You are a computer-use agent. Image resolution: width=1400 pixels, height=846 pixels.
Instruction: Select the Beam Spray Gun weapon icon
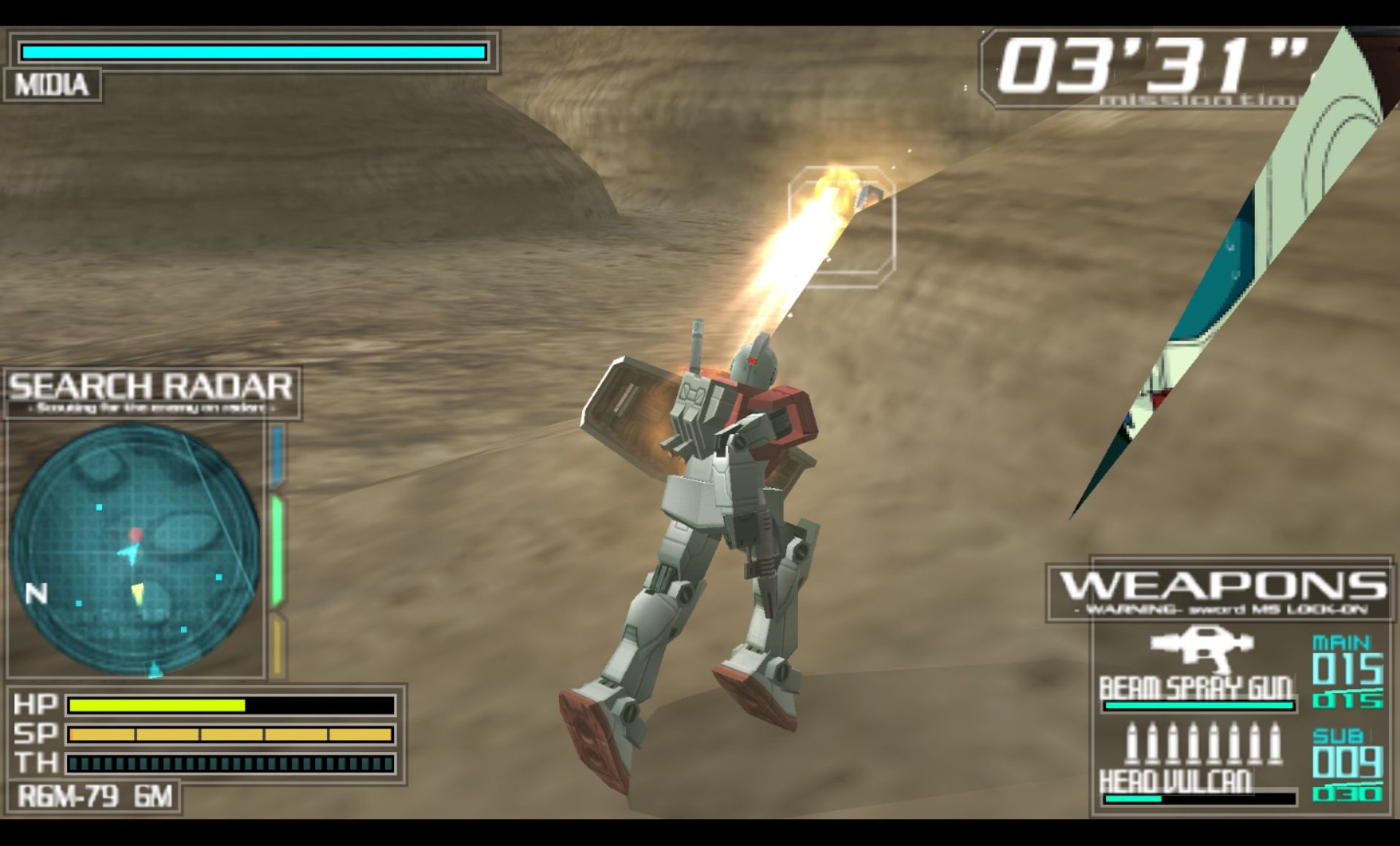click(1201, 648)
